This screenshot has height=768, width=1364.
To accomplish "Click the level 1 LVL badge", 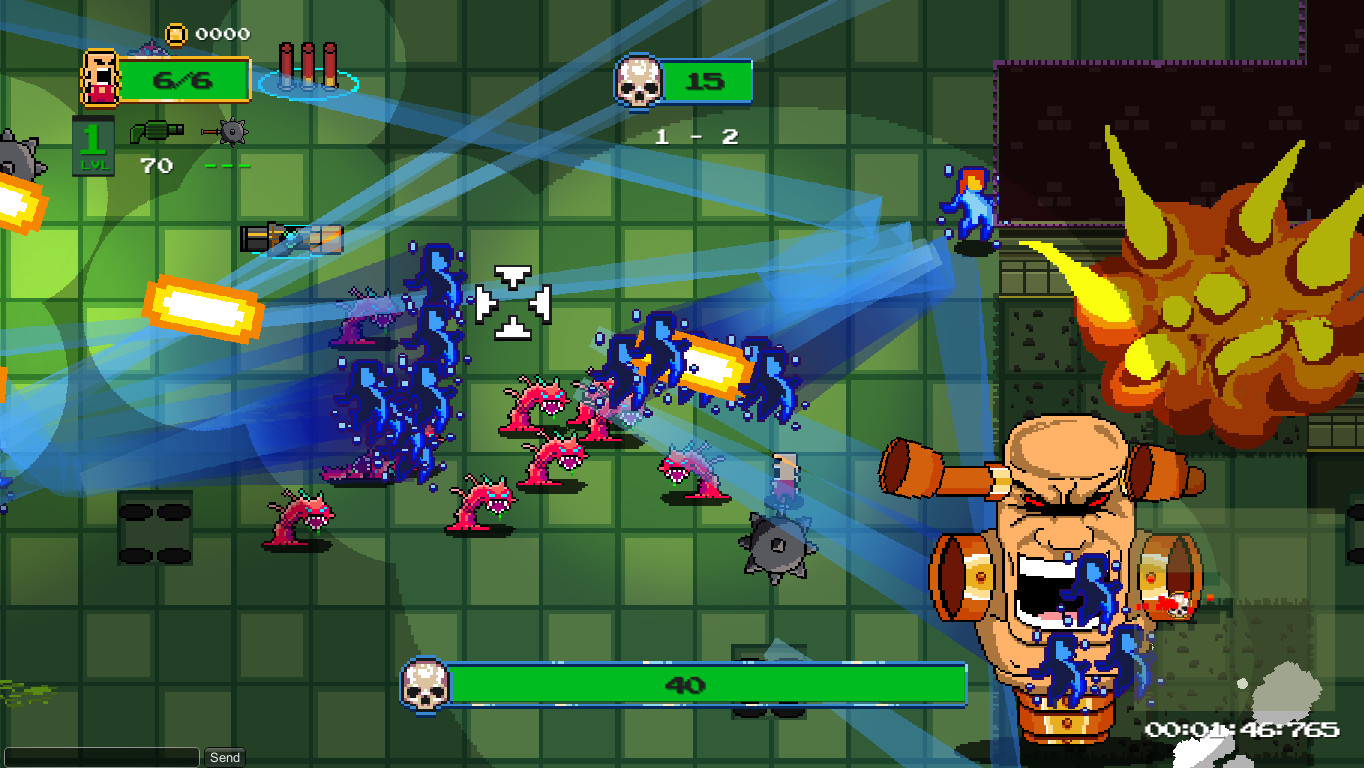I will [x=93, y=143].
